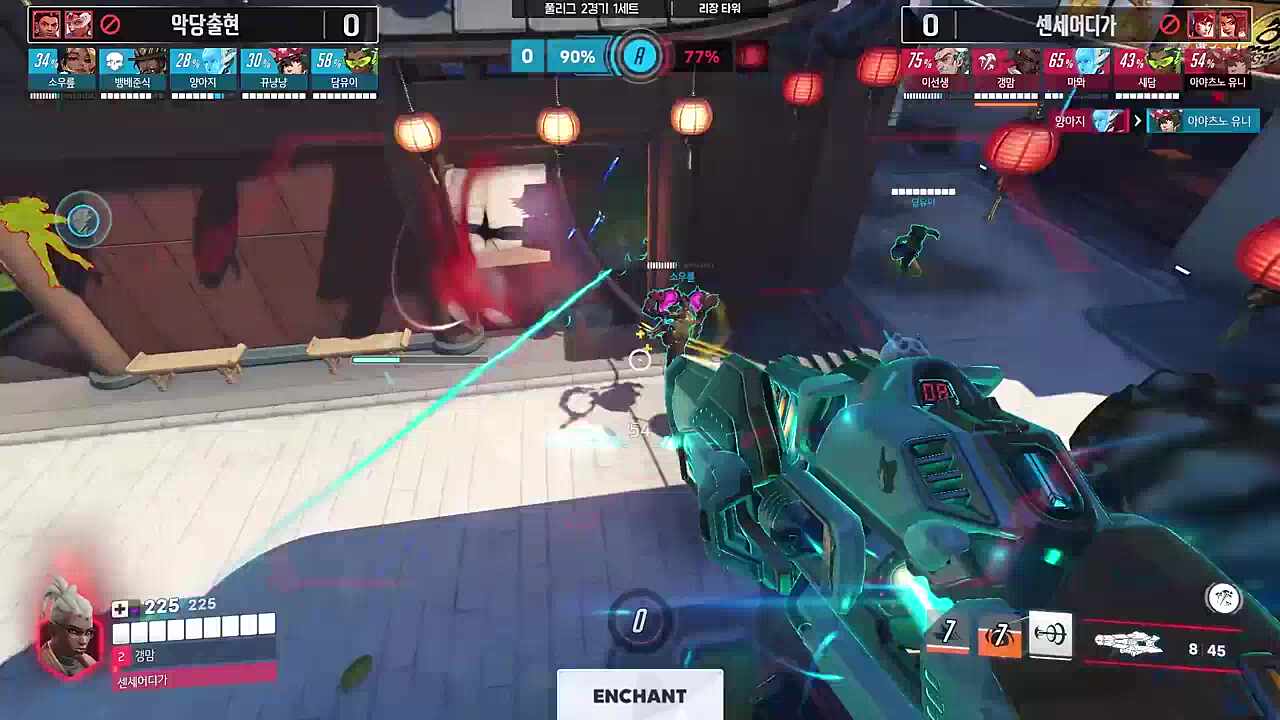Click the control point A objective icon
The height and width of the screenshot is (720, 1280).
[x=640, y=56]
